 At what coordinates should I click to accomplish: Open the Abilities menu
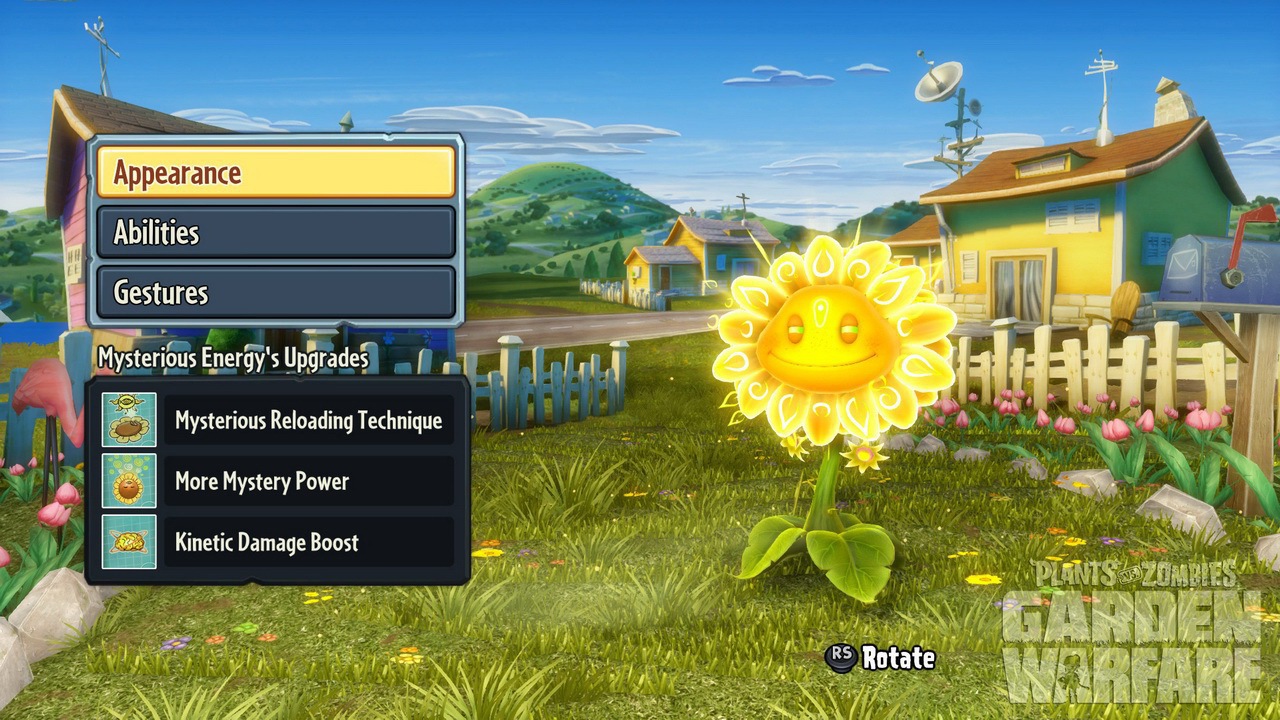276,233
